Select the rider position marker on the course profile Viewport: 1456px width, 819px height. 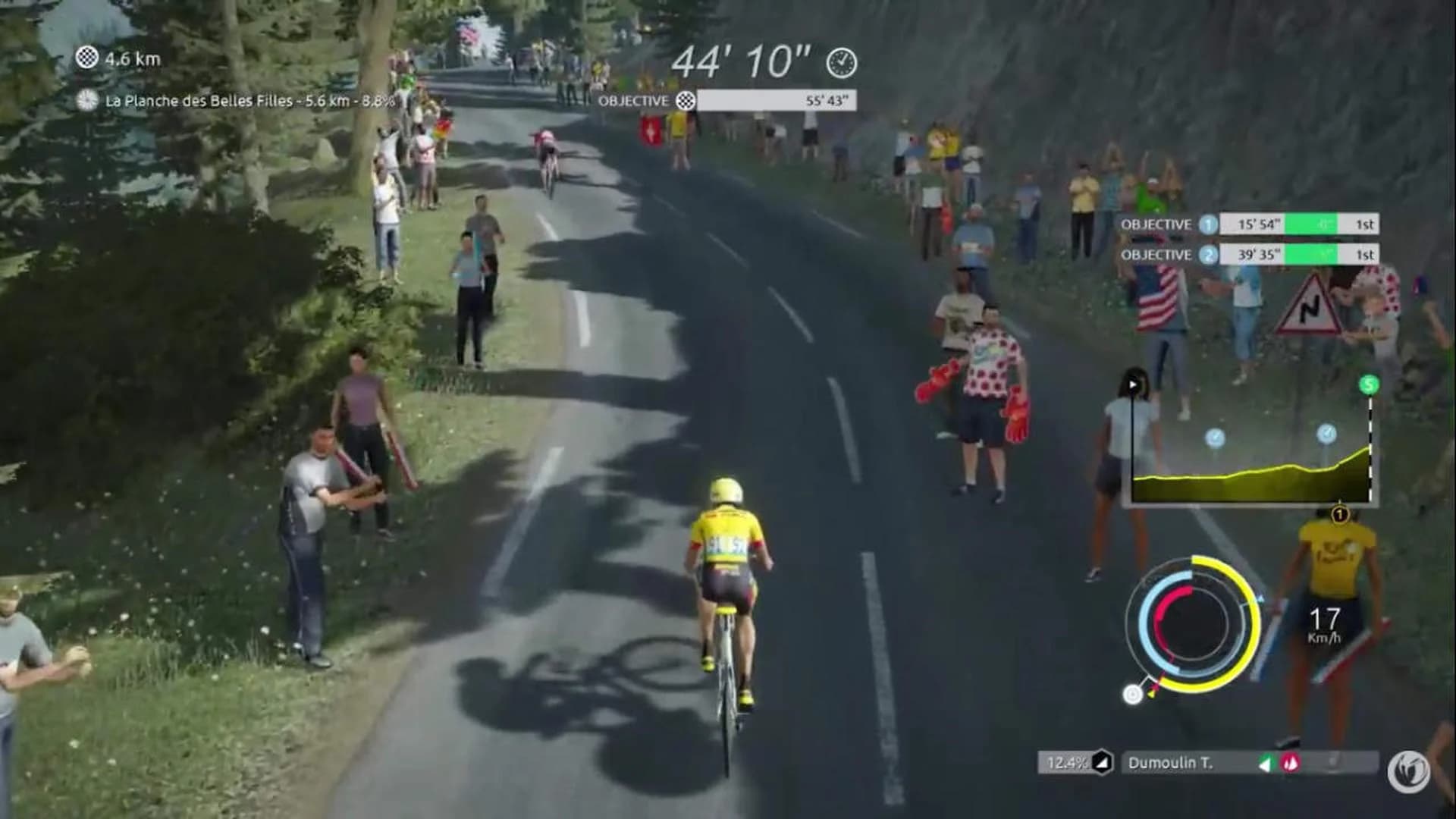[1132, 383]
